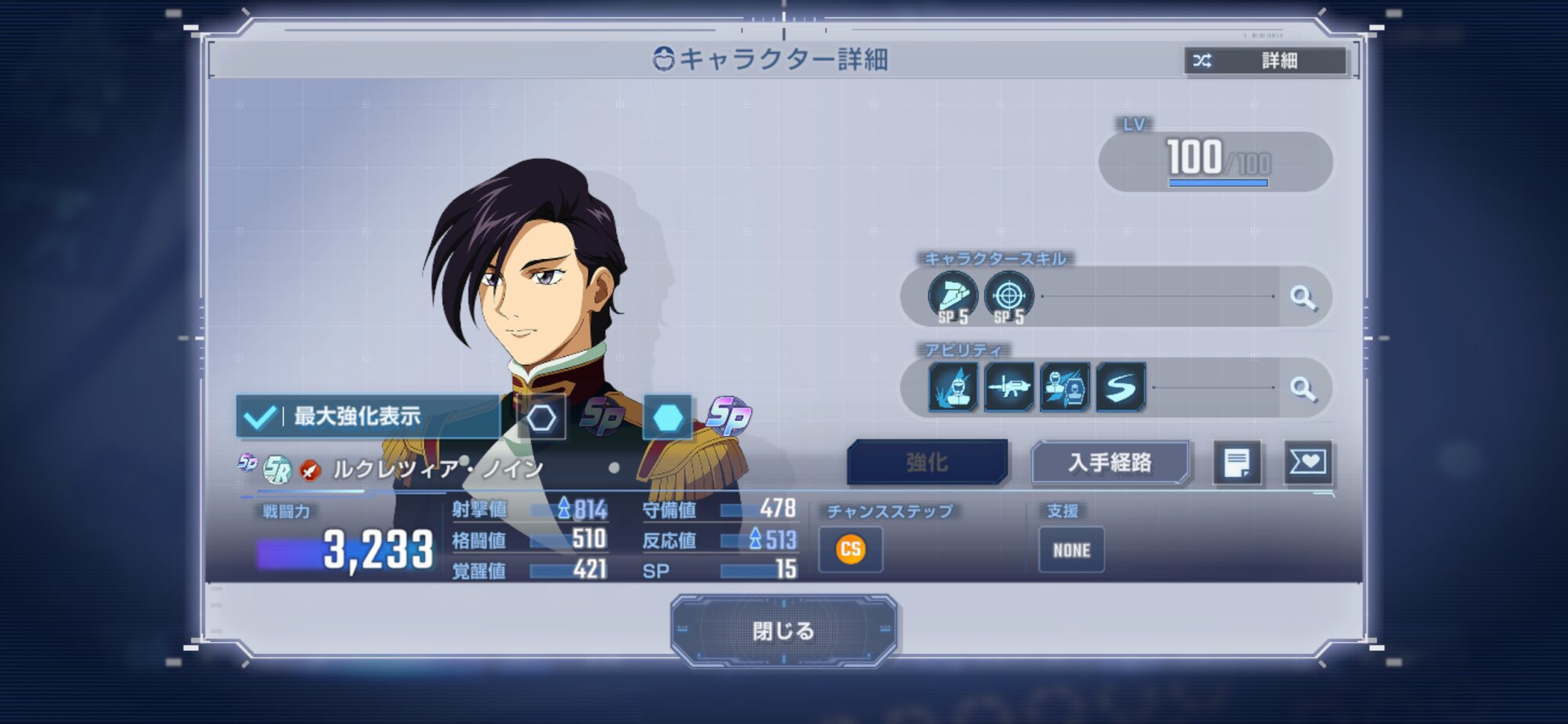Toggle the 詳細 detail view button

tap(1264, 60)
